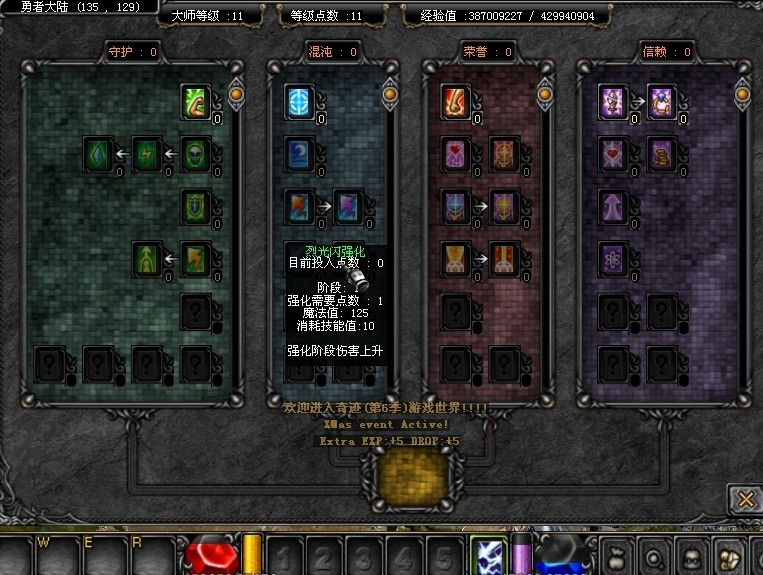Pick the crystal ball skill in 信赖 tree
The image size is (763, 575).
tap(662, 101)
